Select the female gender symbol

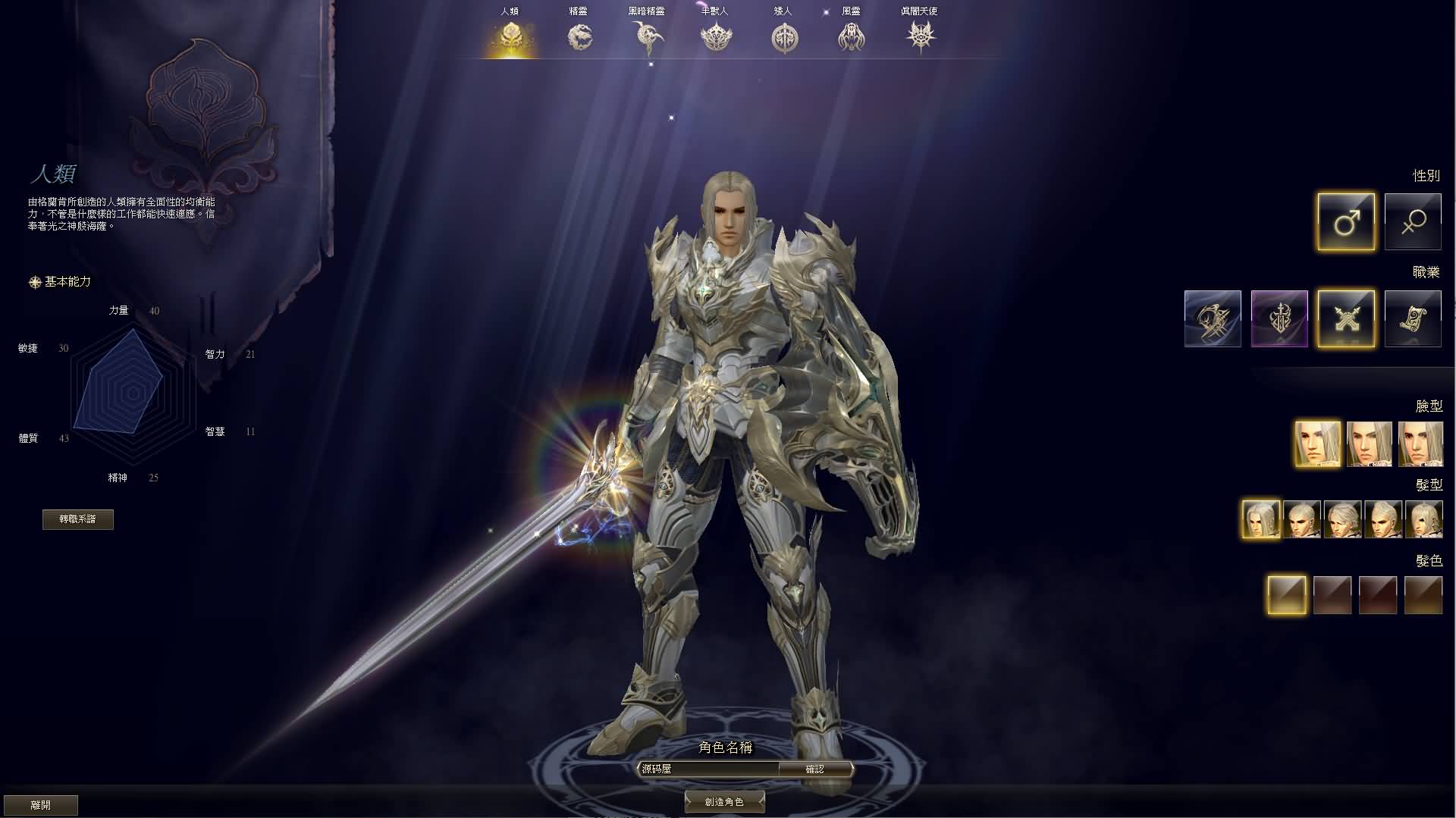point(1412,221)
